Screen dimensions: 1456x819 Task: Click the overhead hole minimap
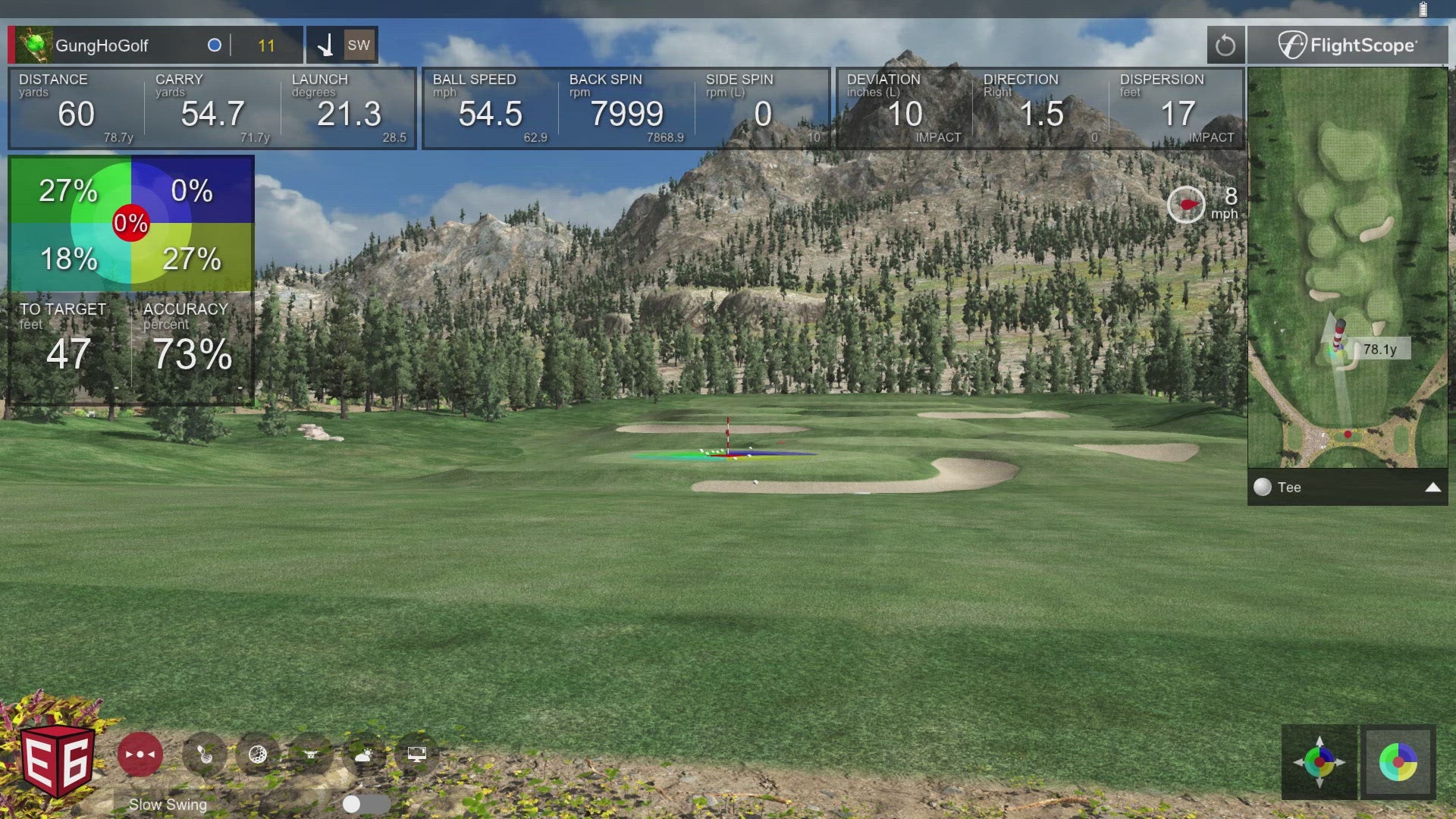coord(1347,267)
